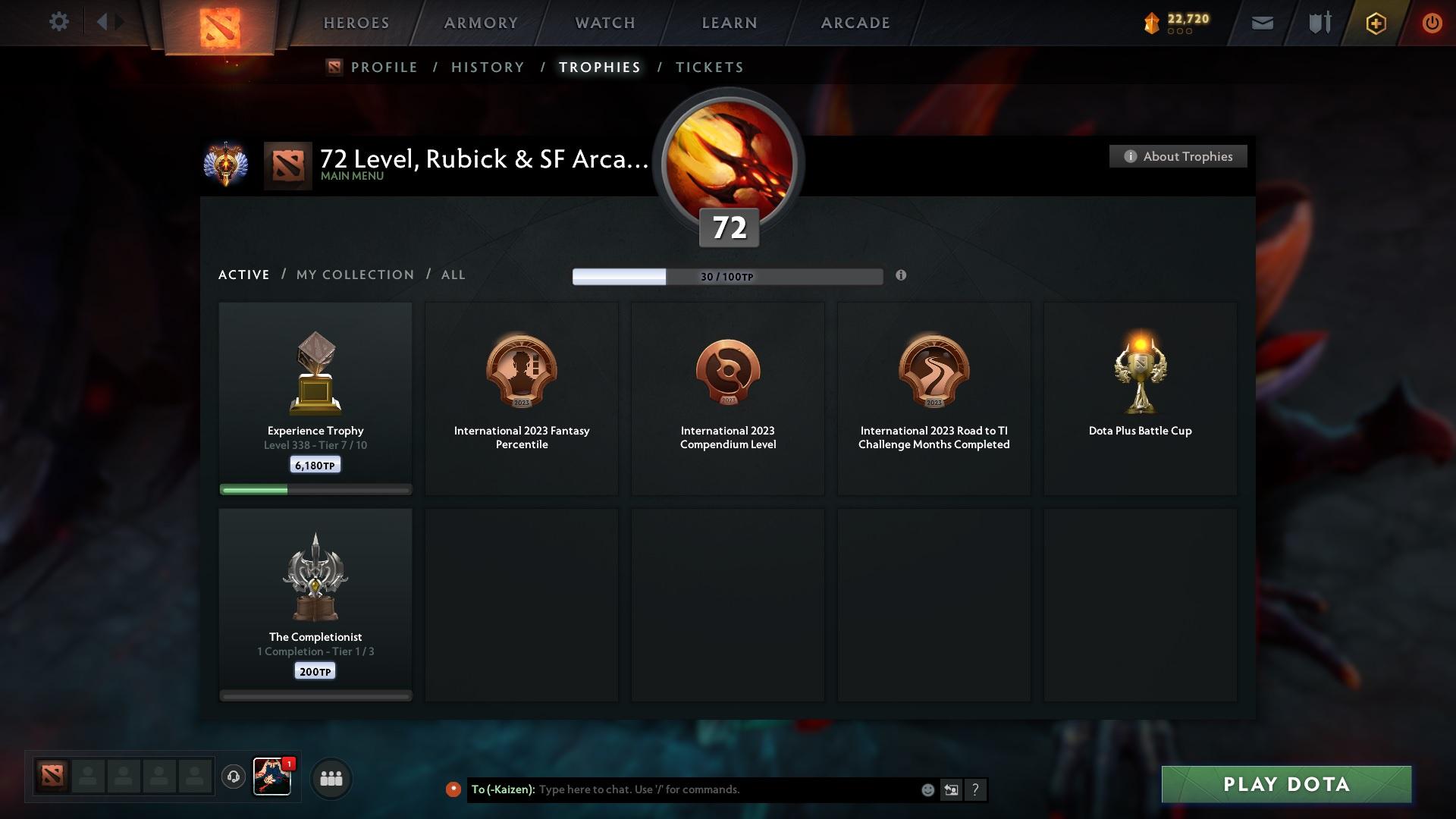The width and height of the screenshot is (1456, 819).
Task: Open the settings gear icon
Action: 59,21
